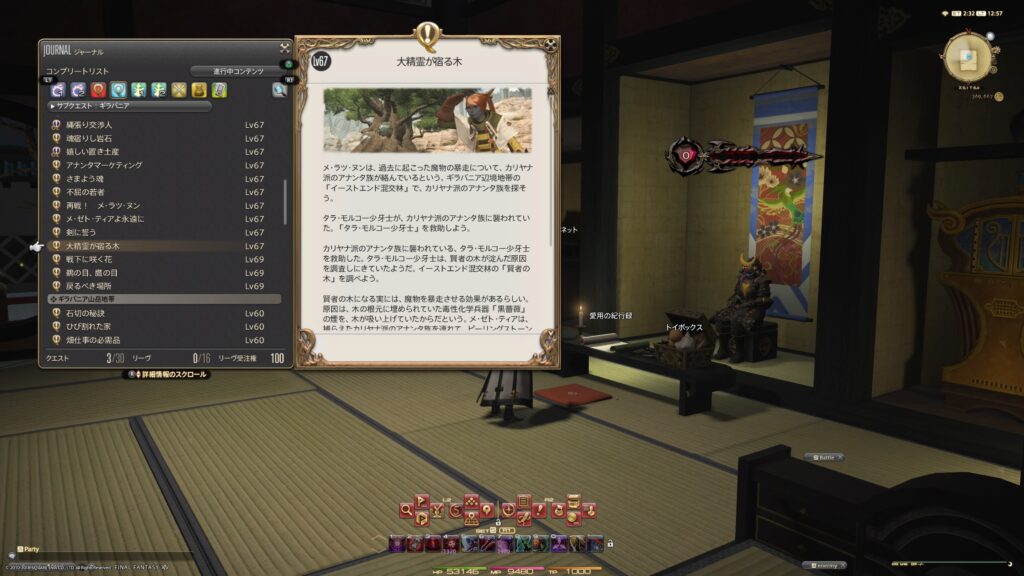Click the journal search magnifier icon
Screen dimensions: 1024x576
tap(279, 90)
